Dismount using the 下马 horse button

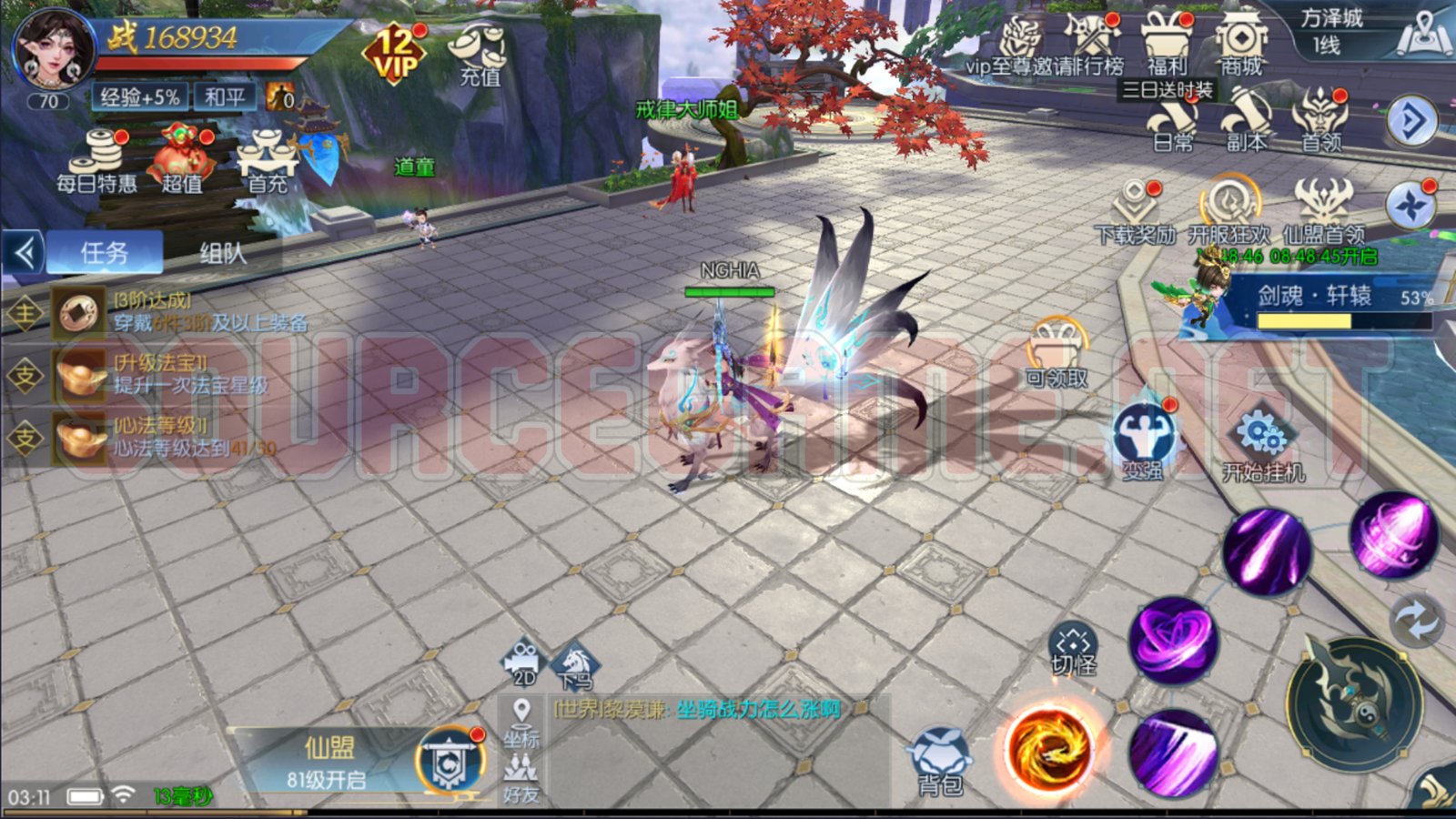click(574, 664)
